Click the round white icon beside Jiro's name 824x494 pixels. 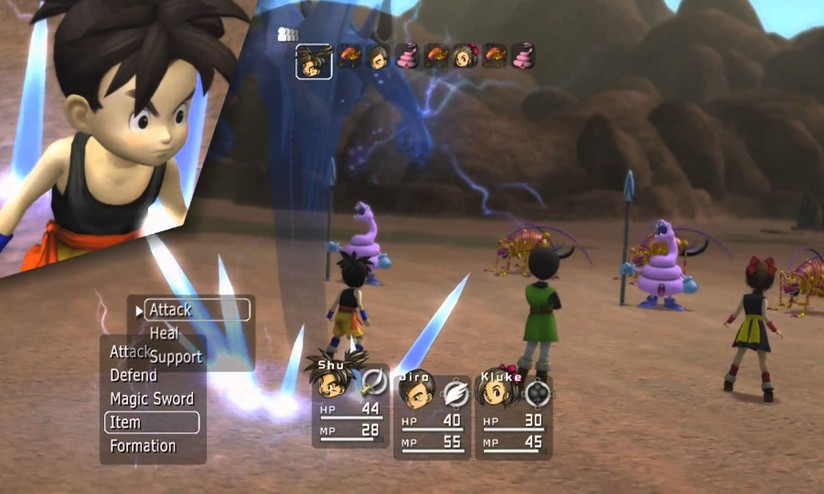click(455, 392)
